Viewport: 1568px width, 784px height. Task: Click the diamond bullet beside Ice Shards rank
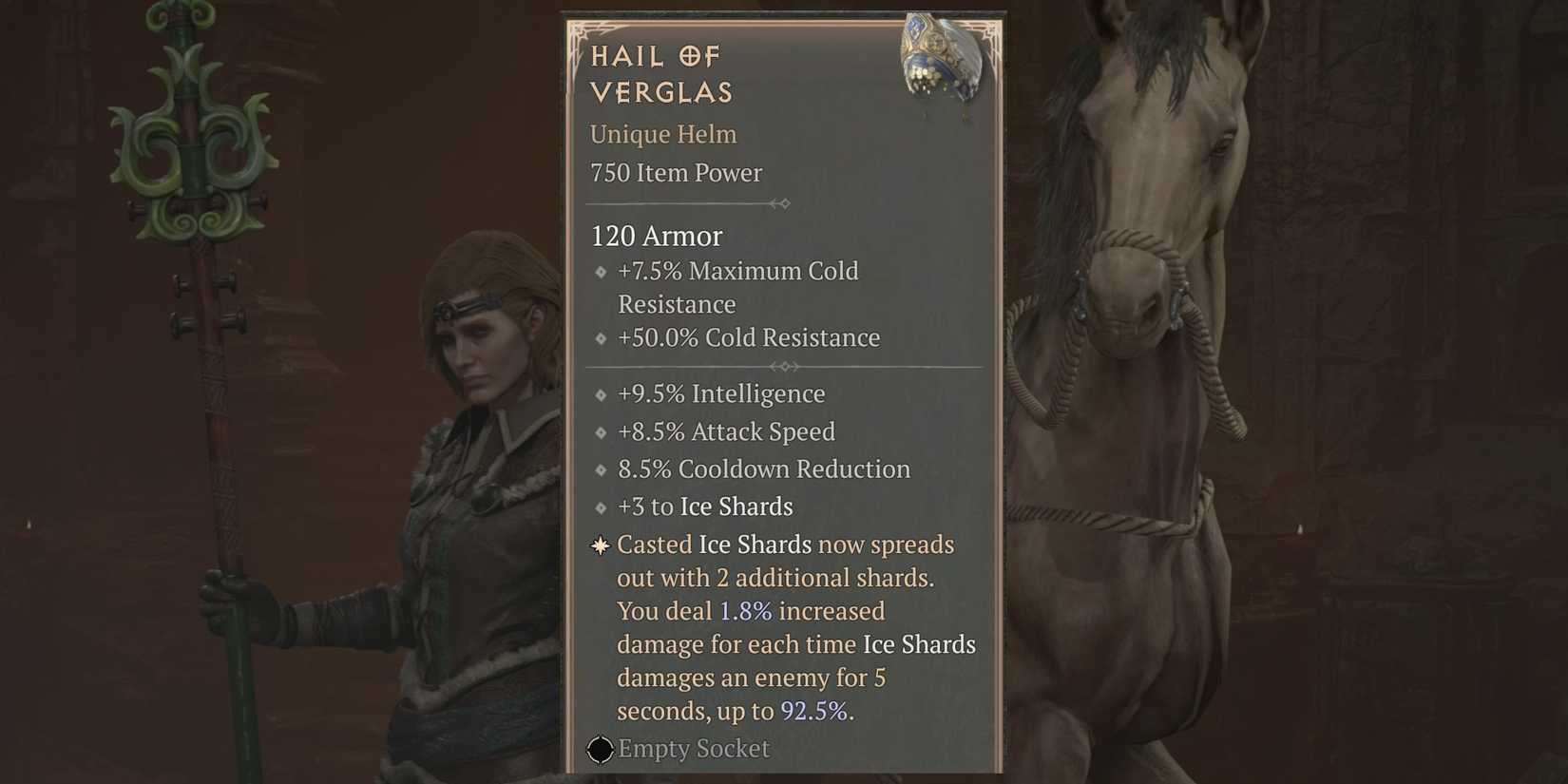point(601,507)
